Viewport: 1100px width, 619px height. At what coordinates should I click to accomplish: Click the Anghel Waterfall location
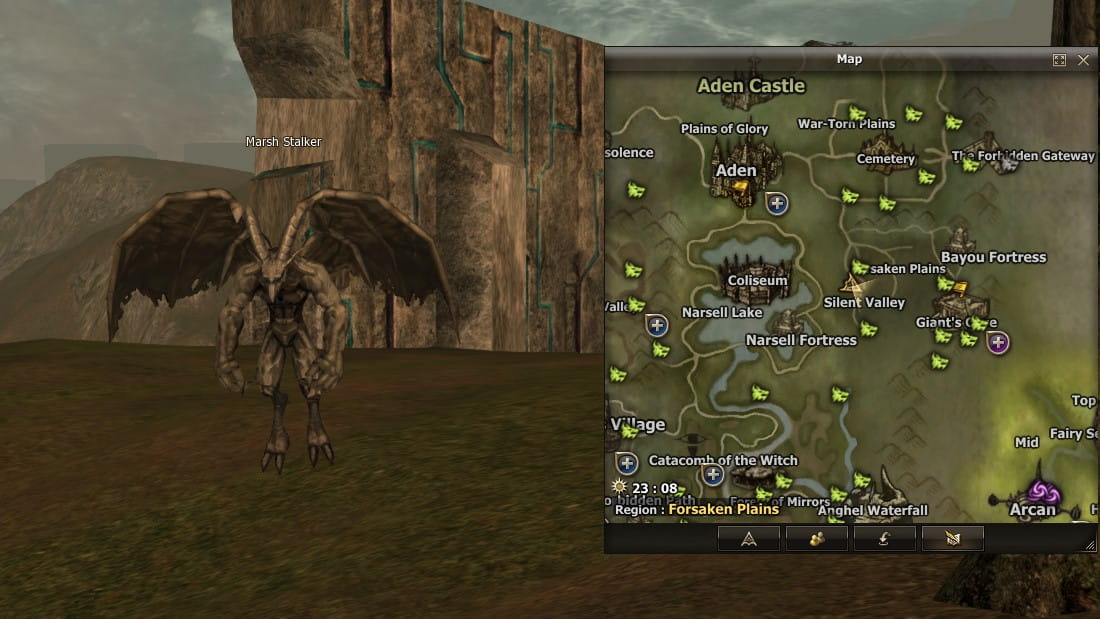pos(872,510)
